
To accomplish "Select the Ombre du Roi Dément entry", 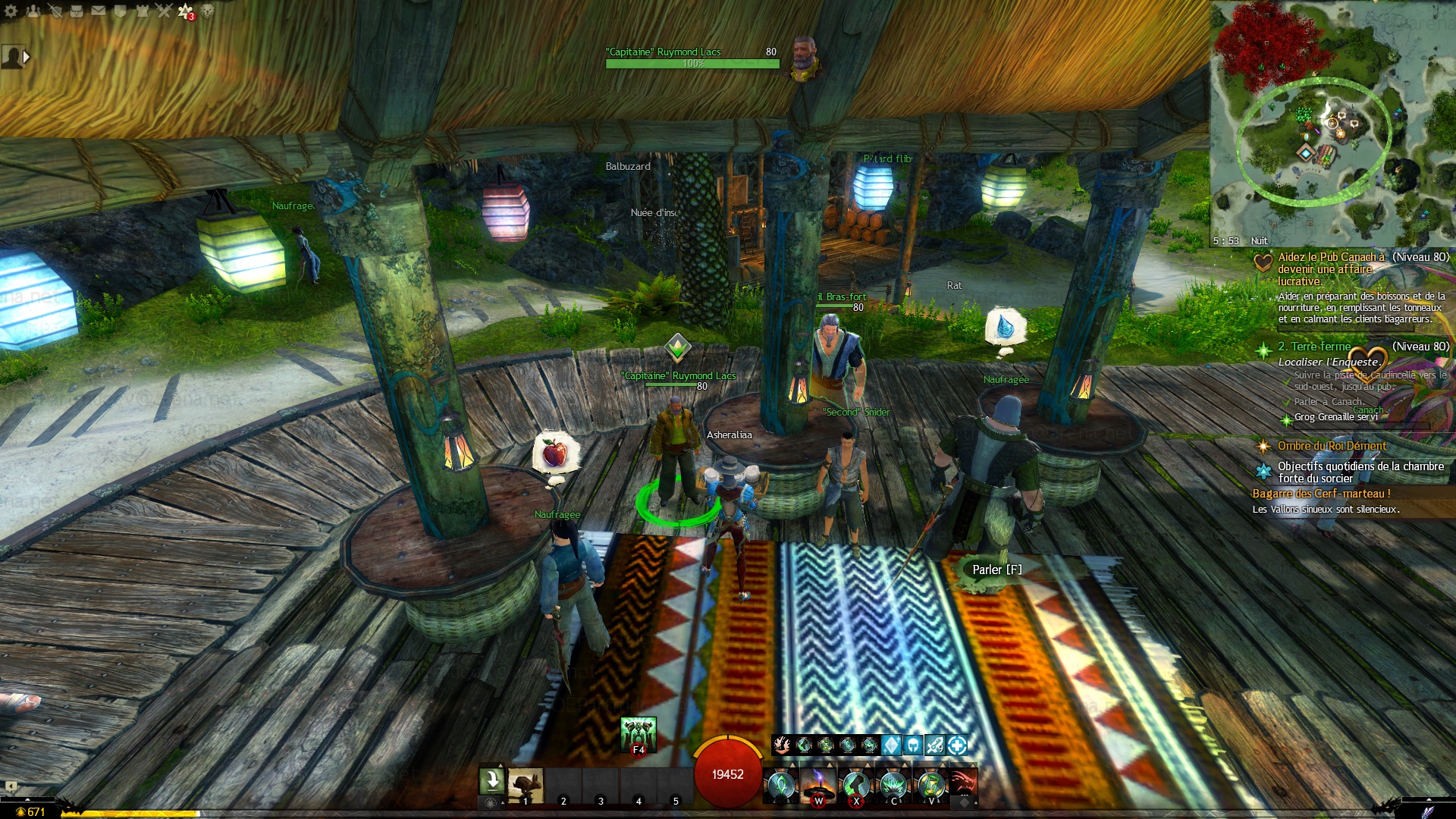I will coord(1331,446).
